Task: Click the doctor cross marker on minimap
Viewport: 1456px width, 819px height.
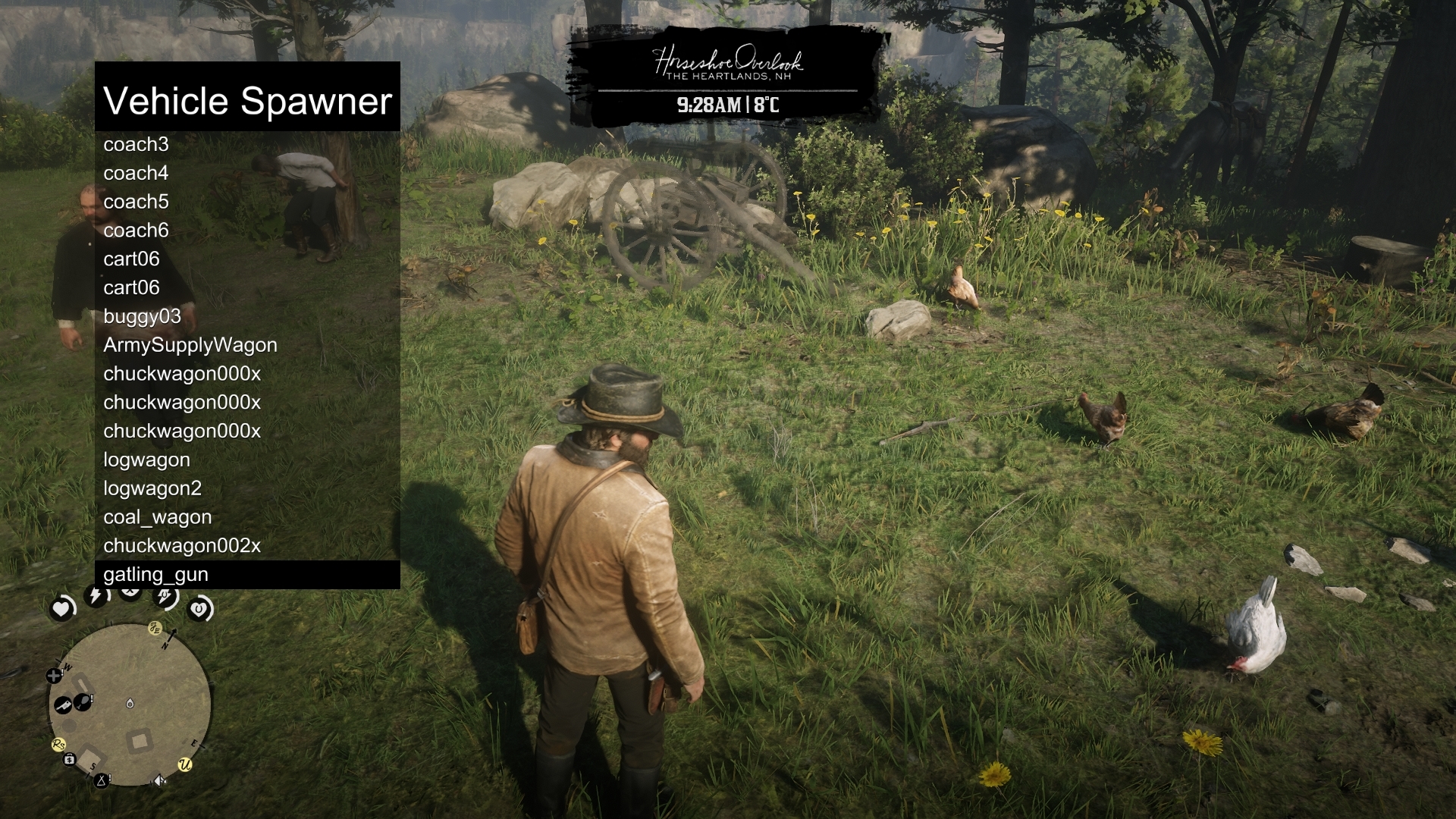Action: pyautogui.click(x=54, y=674)
